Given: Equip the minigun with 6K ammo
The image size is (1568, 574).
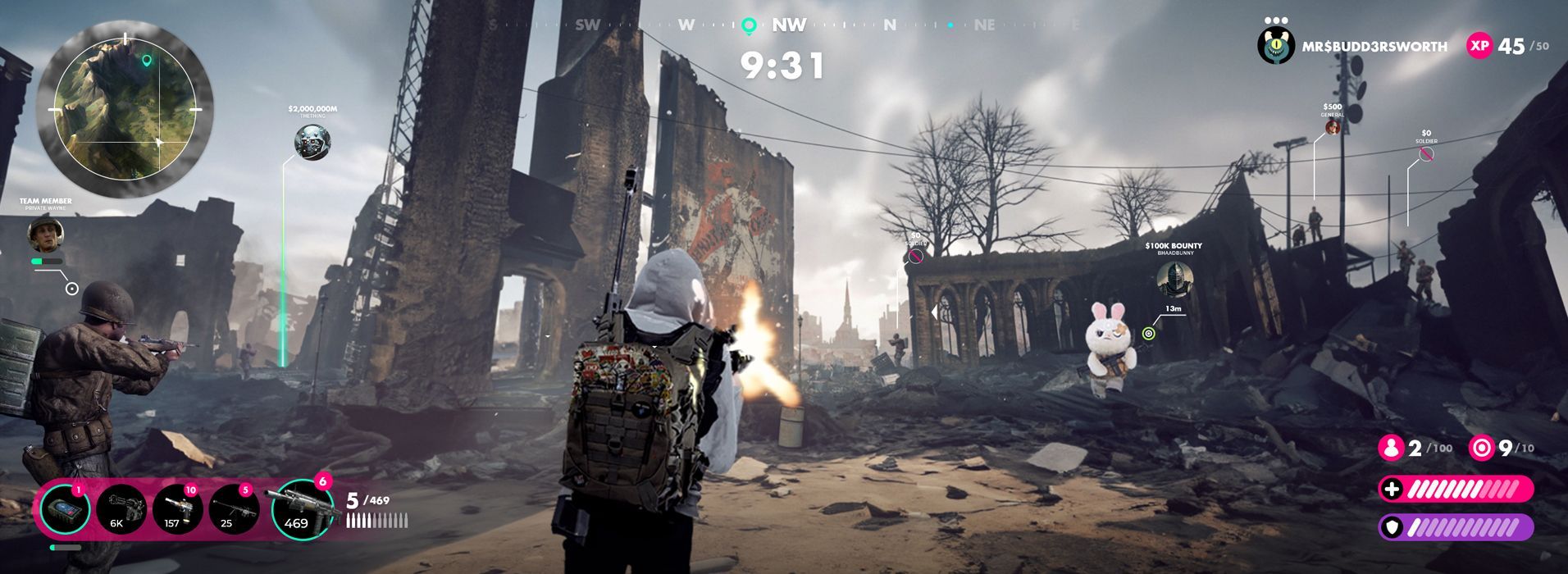Looking at the screenshot, I should point(121,509).
